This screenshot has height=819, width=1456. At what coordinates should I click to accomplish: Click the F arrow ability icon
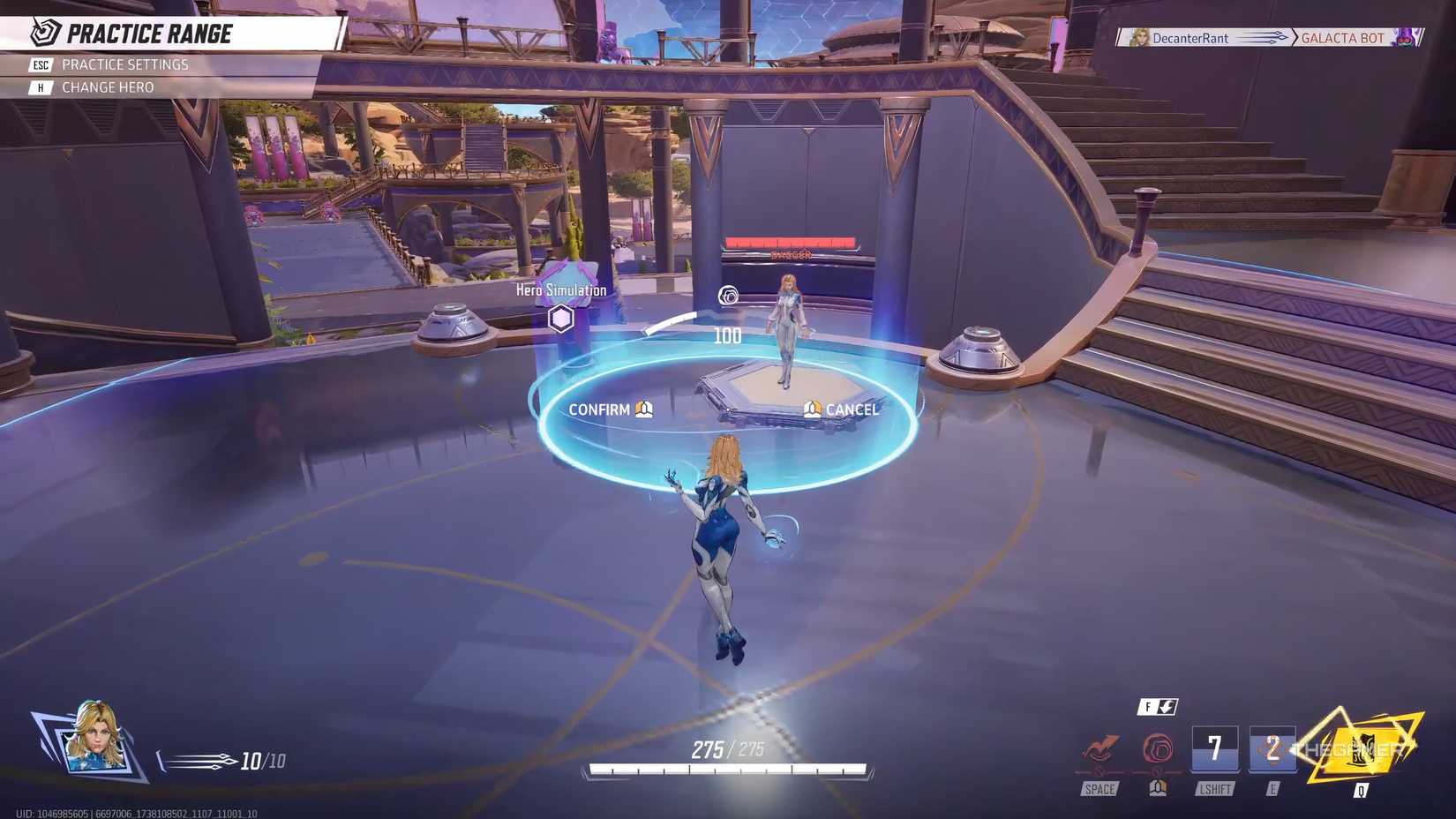tap(1159, 706)
